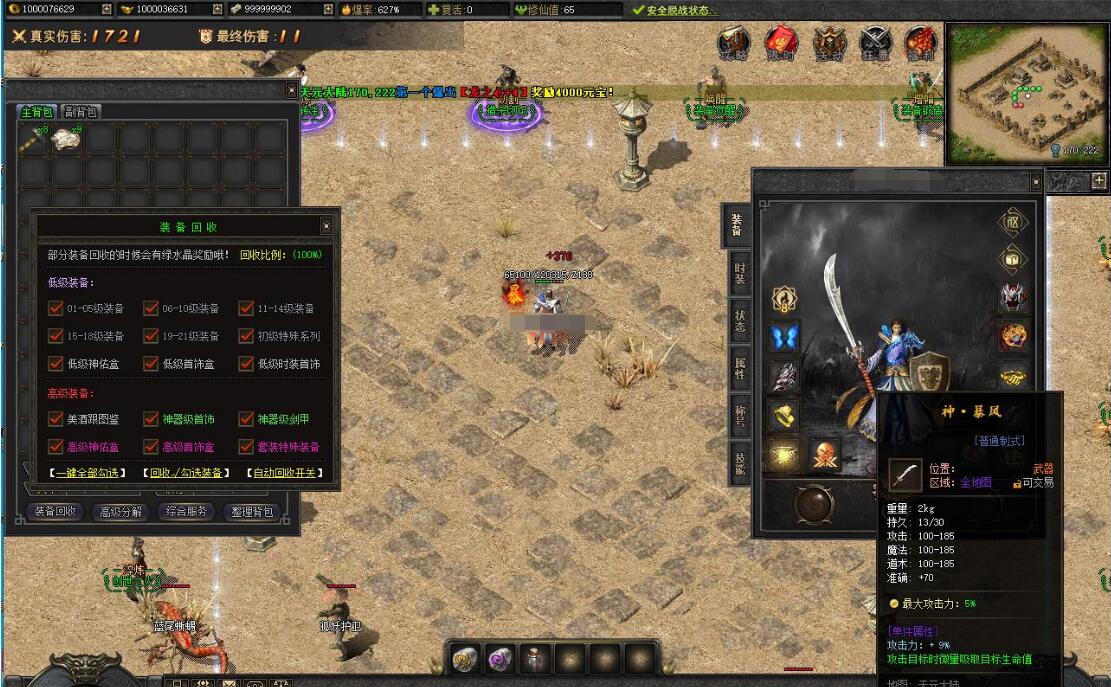The height and width of the screenshot is (687, 1111).
Task: Click the 整理背包 sort button
Action: (251, 512)
